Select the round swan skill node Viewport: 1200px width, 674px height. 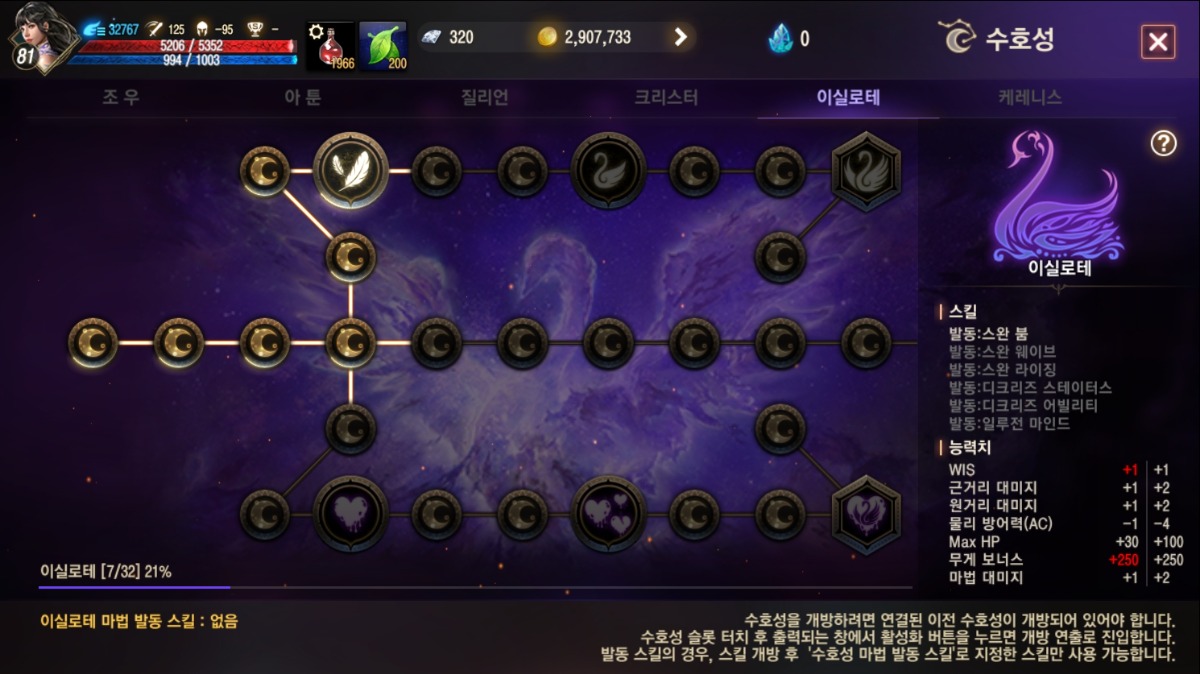click(609, 171)
